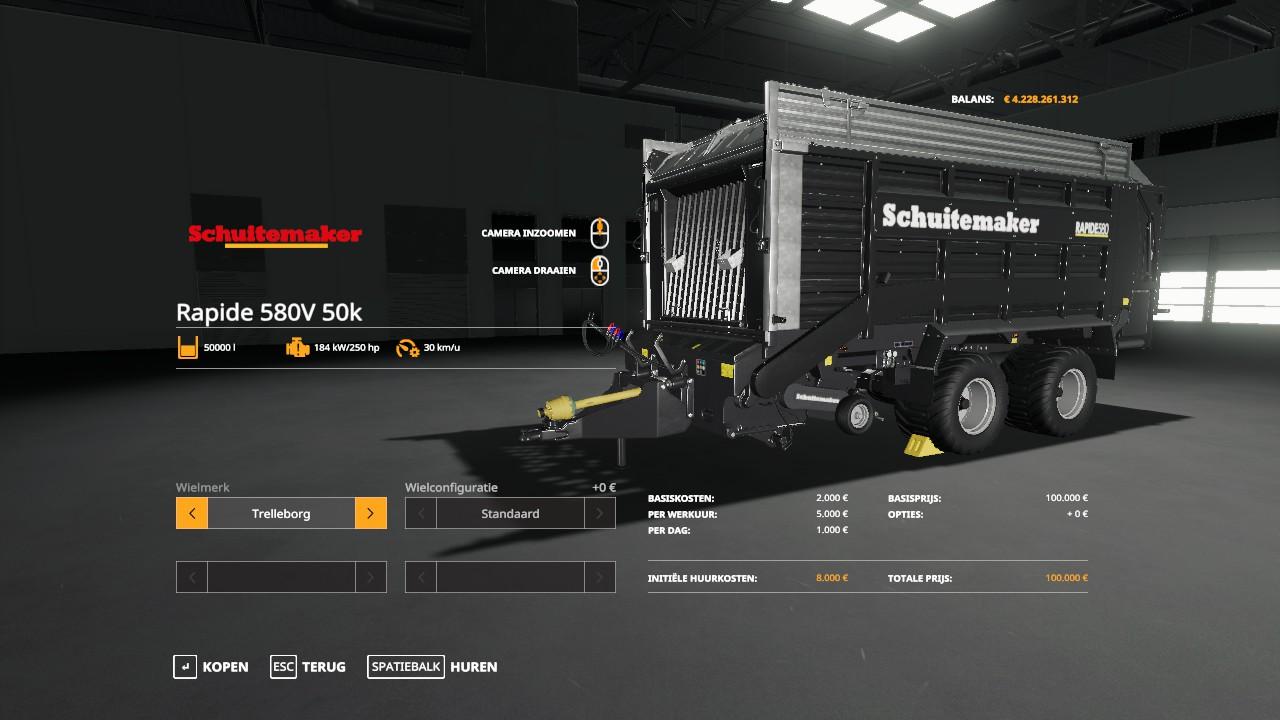
Task: Switch Wielconfiguratie to the next option
Action: point(599,514)
